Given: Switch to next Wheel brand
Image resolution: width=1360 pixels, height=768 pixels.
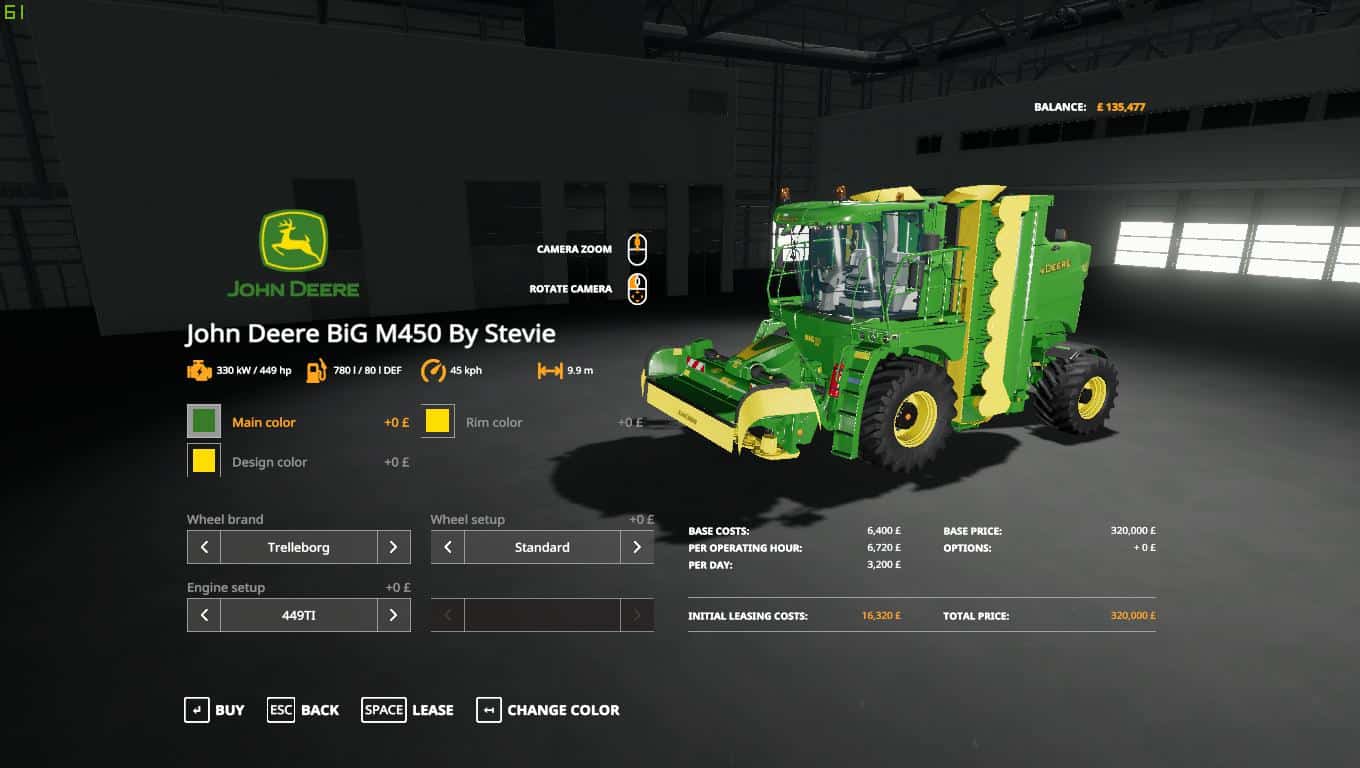Looking at the screenshot, I should click(393, 547).
